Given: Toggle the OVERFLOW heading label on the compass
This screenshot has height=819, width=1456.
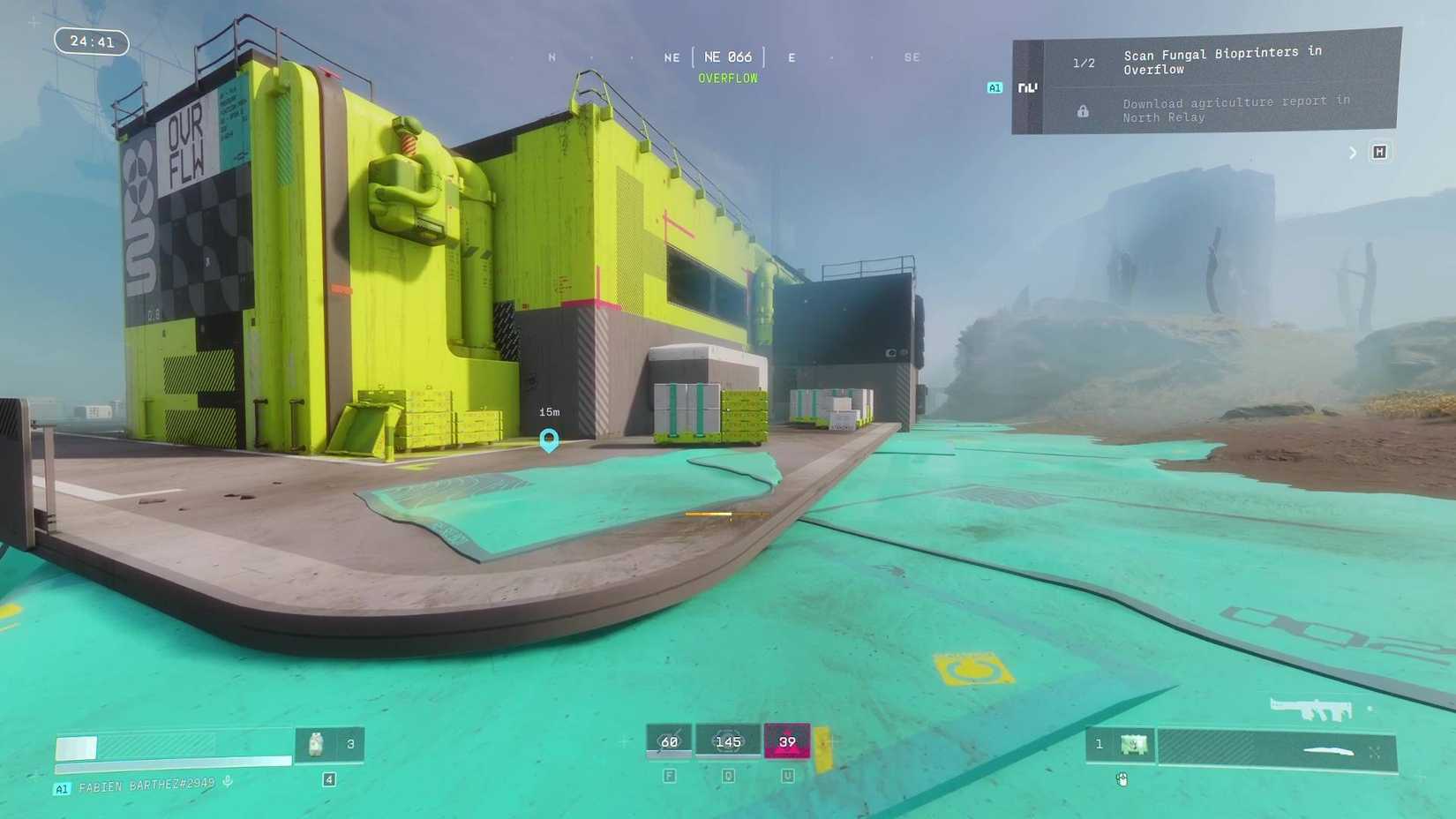Looking at the screenshot, I should click(x=728, y=78).
